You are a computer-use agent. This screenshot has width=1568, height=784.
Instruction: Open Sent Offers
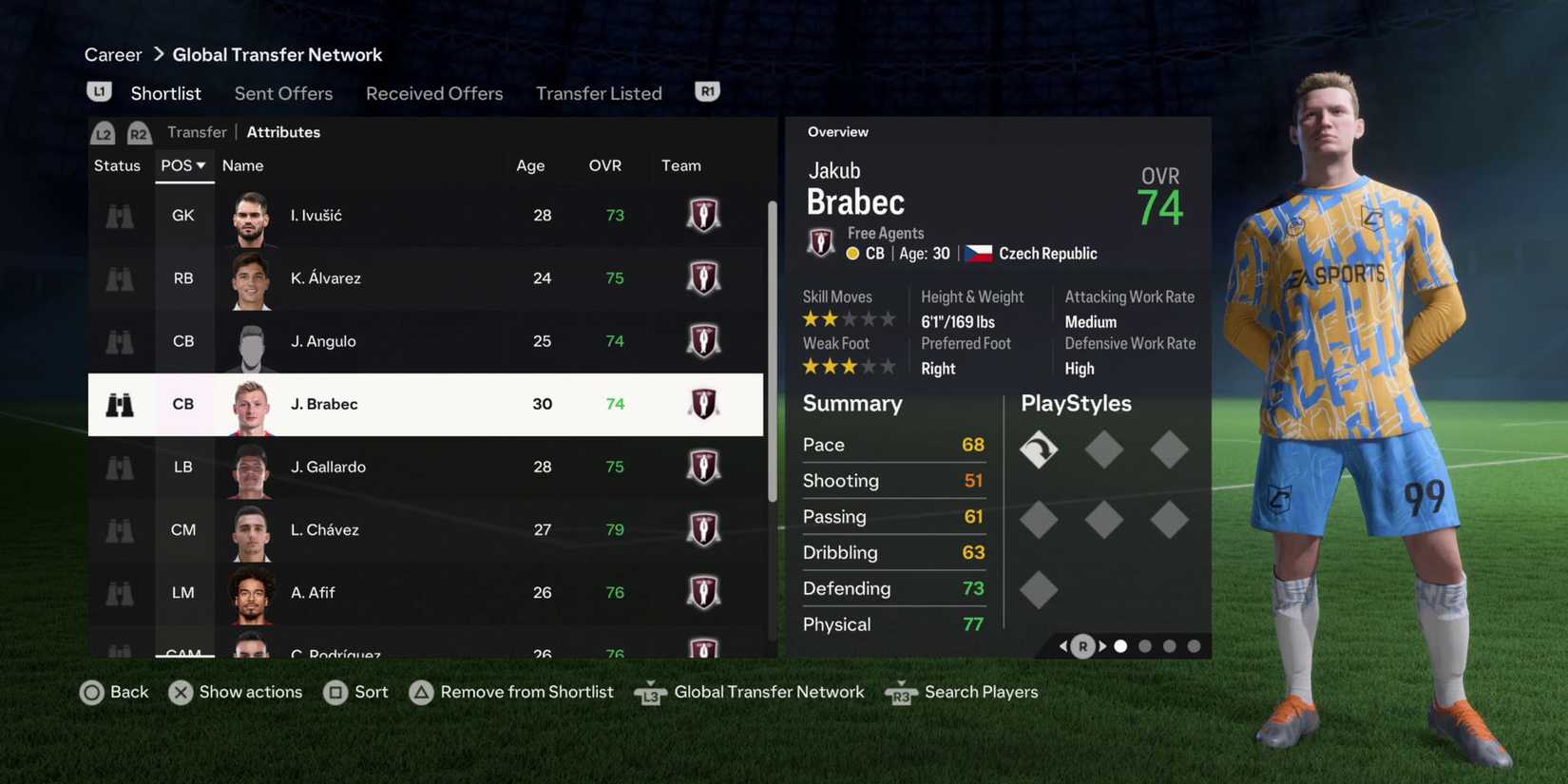click(283, 92)
